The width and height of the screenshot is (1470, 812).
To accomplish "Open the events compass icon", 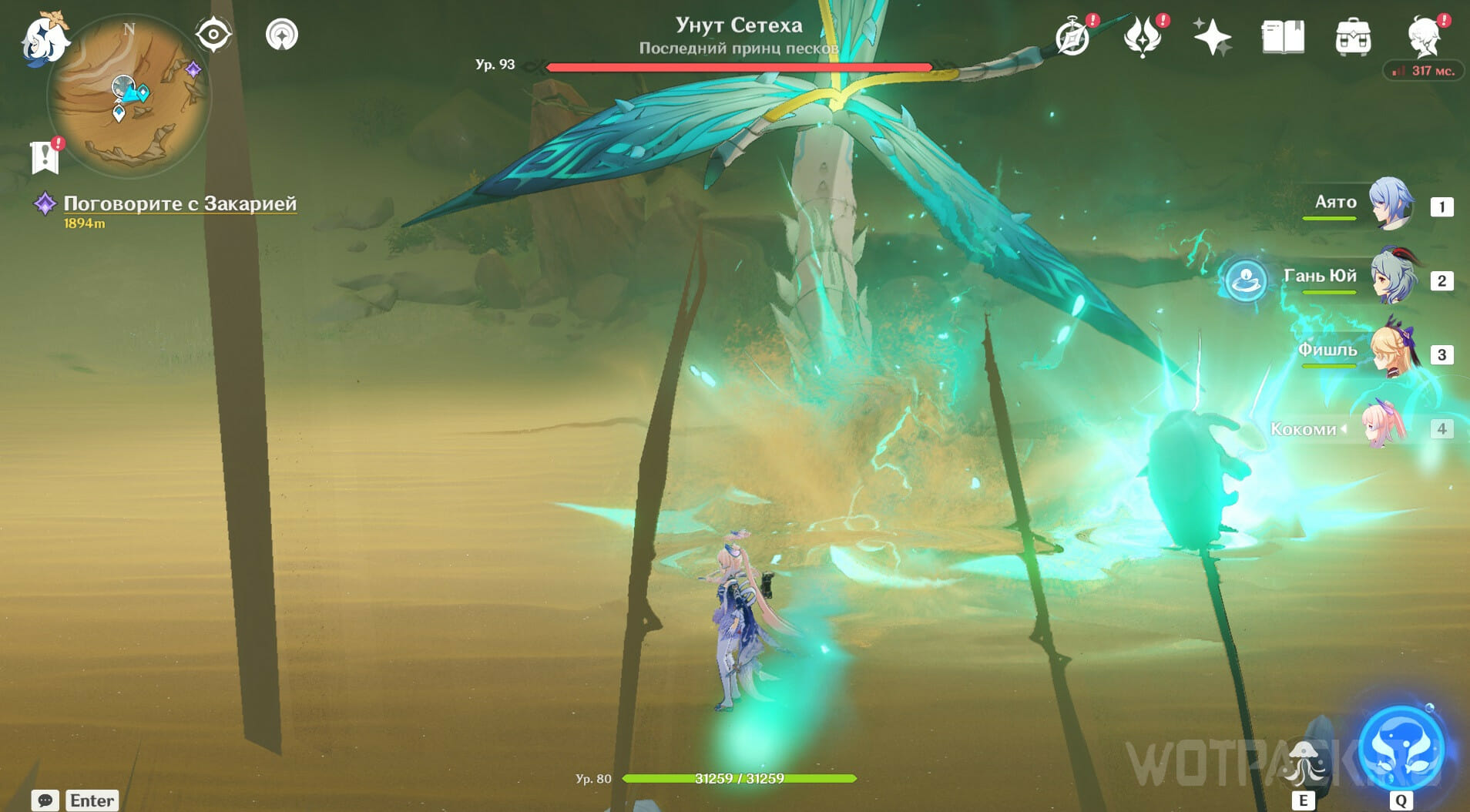I will (1072, 37).
